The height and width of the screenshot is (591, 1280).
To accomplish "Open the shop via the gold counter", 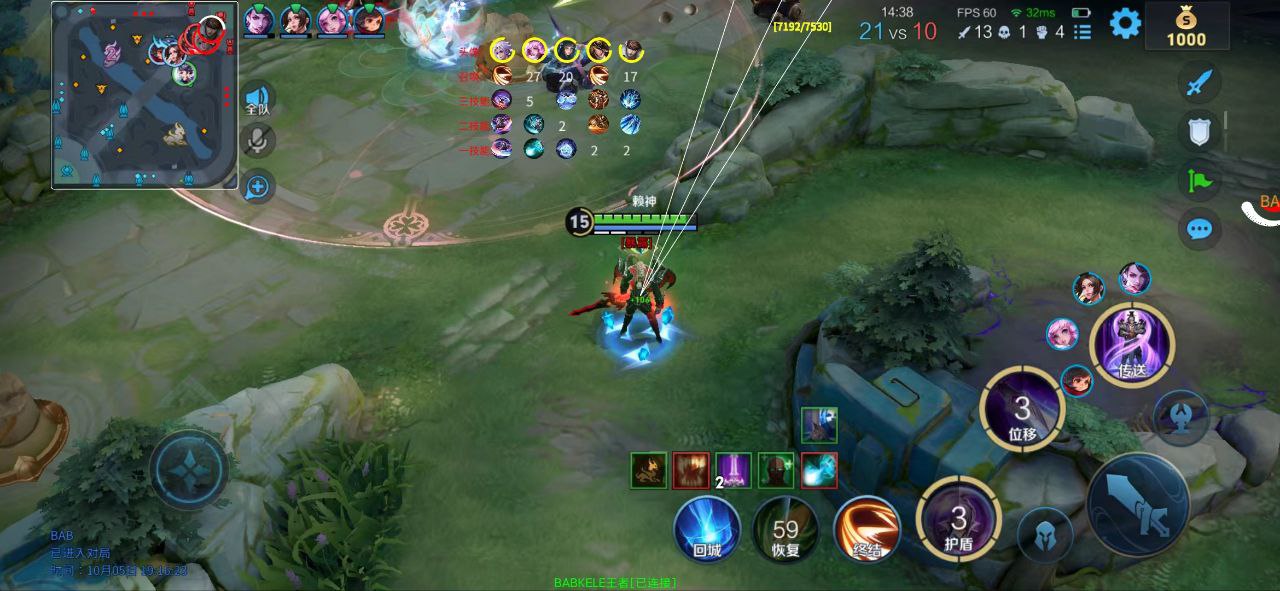I will click(x=1187, y=27).
